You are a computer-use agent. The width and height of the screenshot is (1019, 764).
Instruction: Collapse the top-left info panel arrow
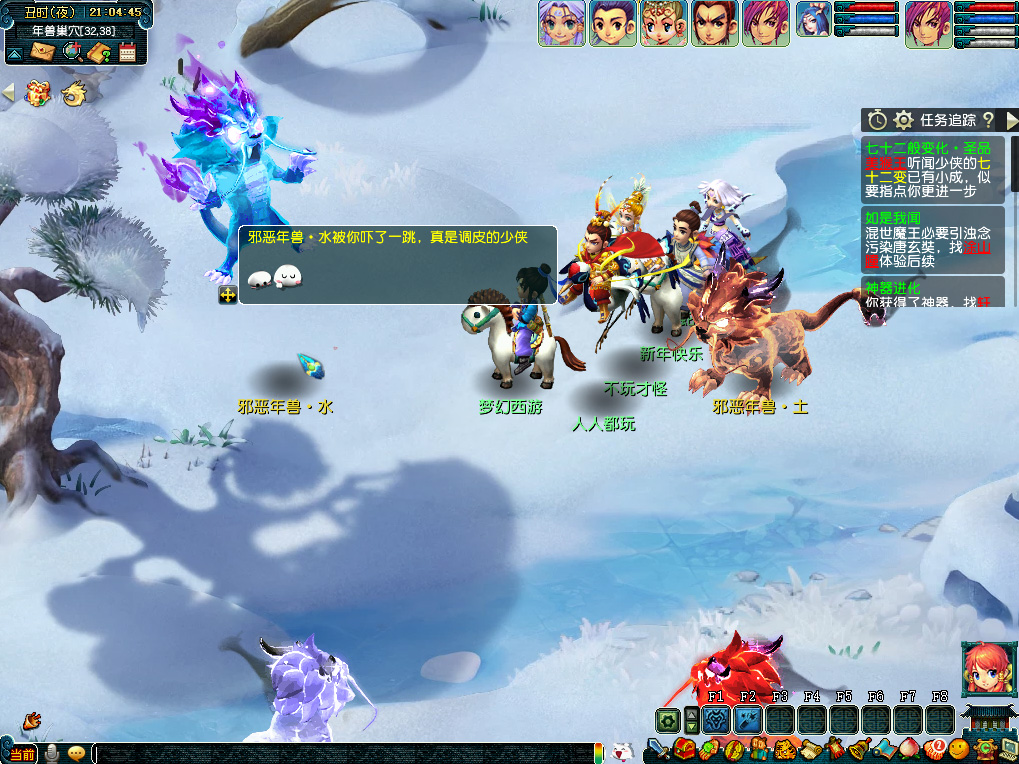pos(14,52)
